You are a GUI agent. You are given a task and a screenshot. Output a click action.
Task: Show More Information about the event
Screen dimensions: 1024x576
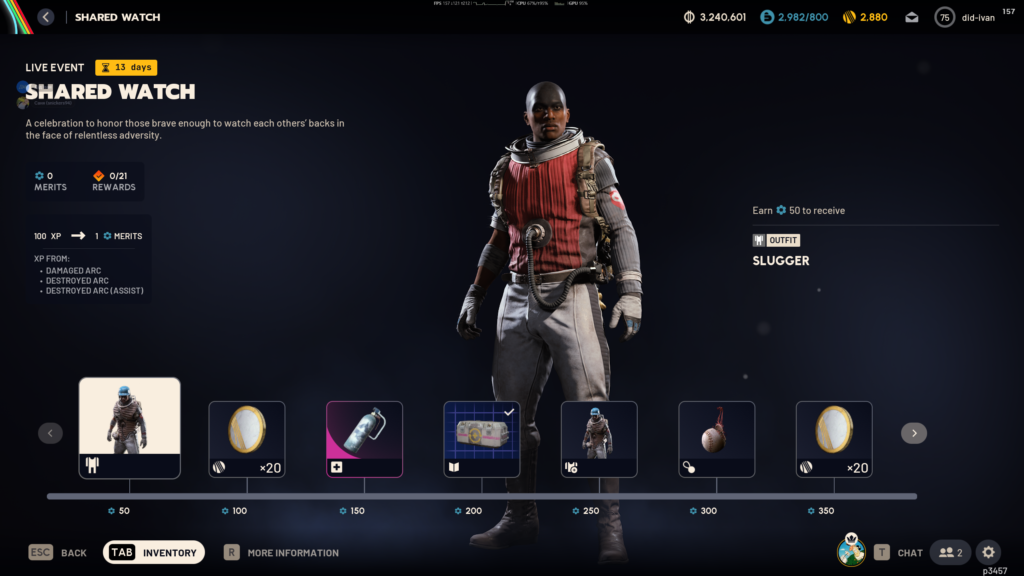point(292,553)
